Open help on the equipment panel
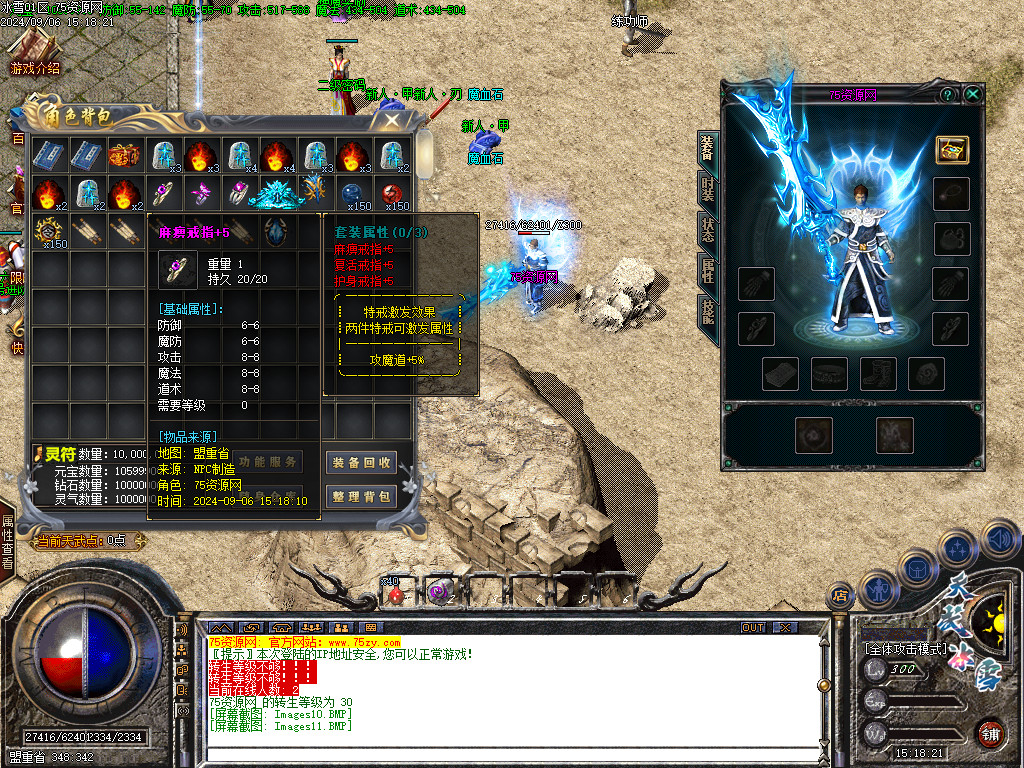Viewport: 1024px width, 768px height. click(947, 94)
